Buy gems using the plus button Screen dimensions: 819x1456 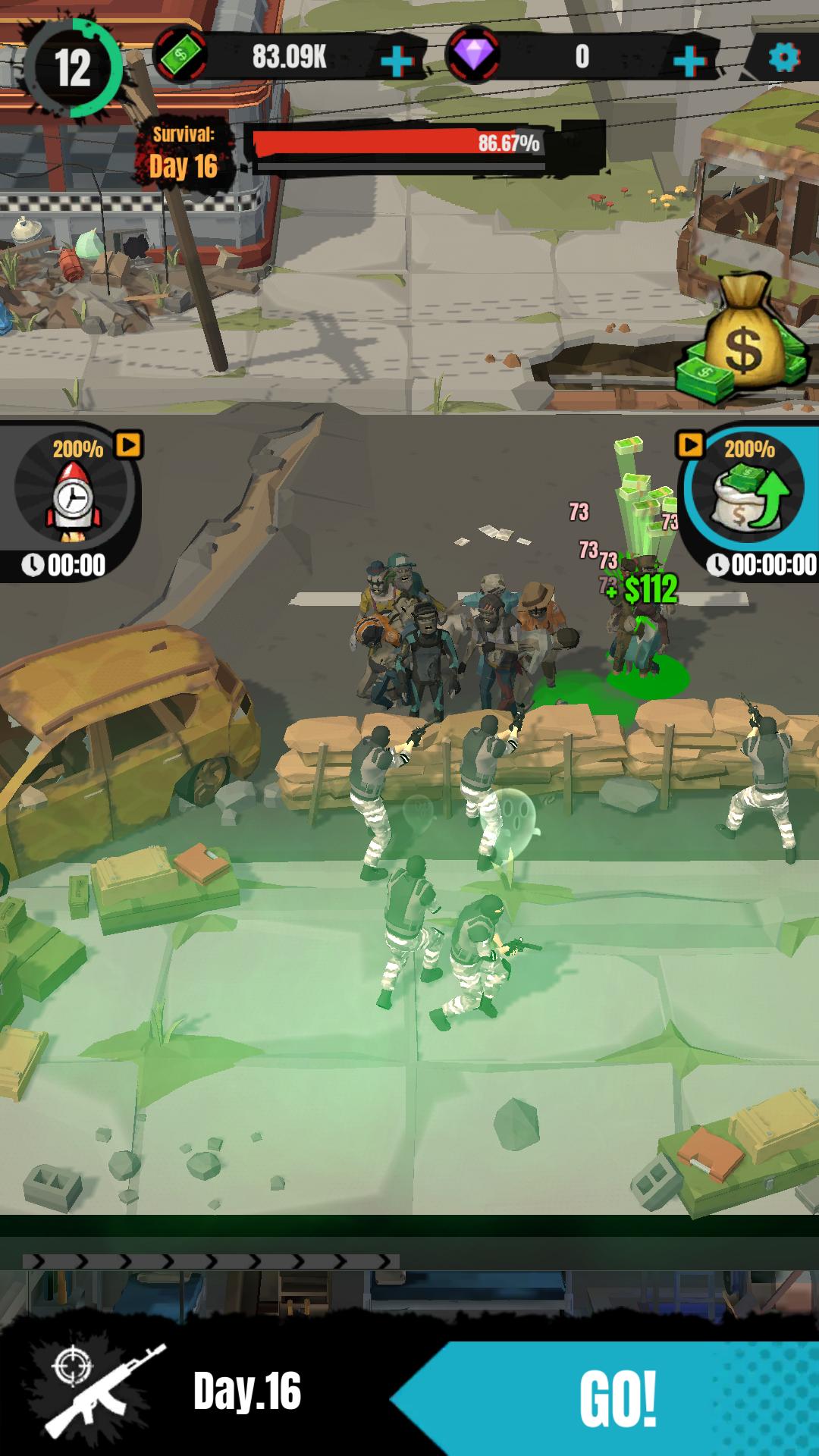(x=689, y=61)
